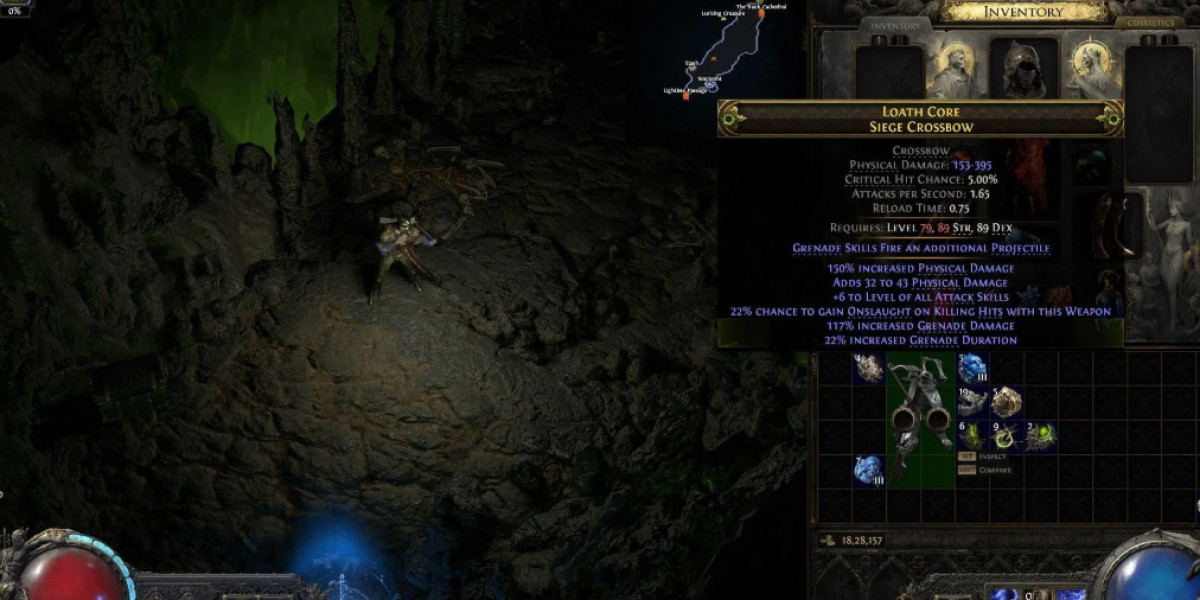Click The Black Cathedral exit on the minimap
1200x600 pixels.
pos(761,14)
